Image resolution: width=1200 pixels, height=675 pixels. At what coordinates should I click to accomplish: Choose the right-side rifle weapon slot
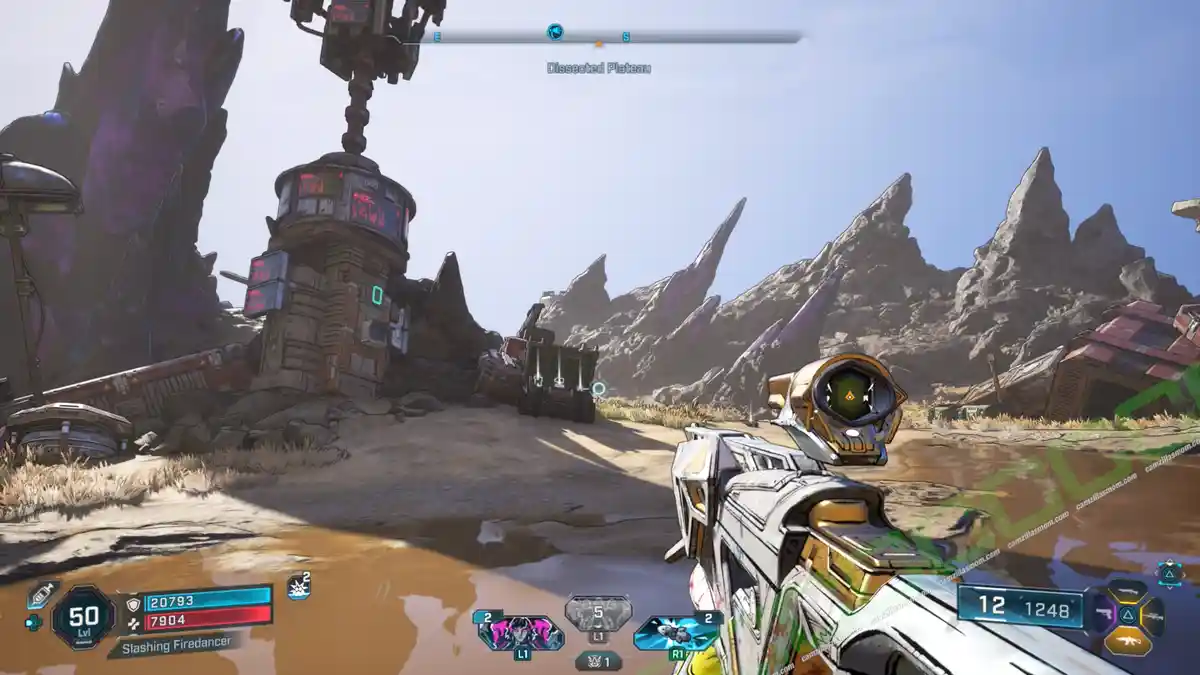click(1154, 614)
